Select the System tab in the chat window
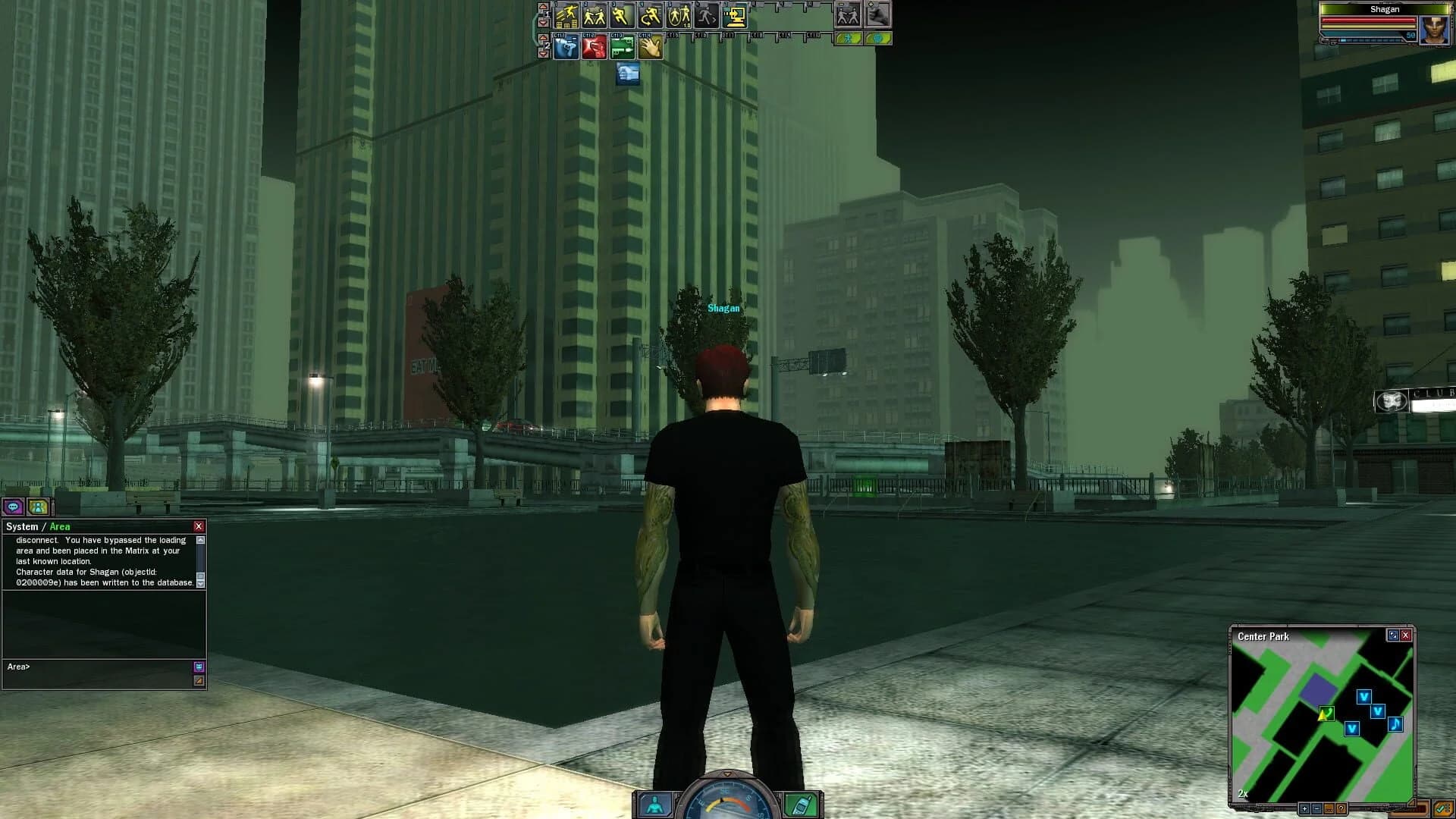Image resolution: width=1456 pixels, height=819 pixels. 22,526
